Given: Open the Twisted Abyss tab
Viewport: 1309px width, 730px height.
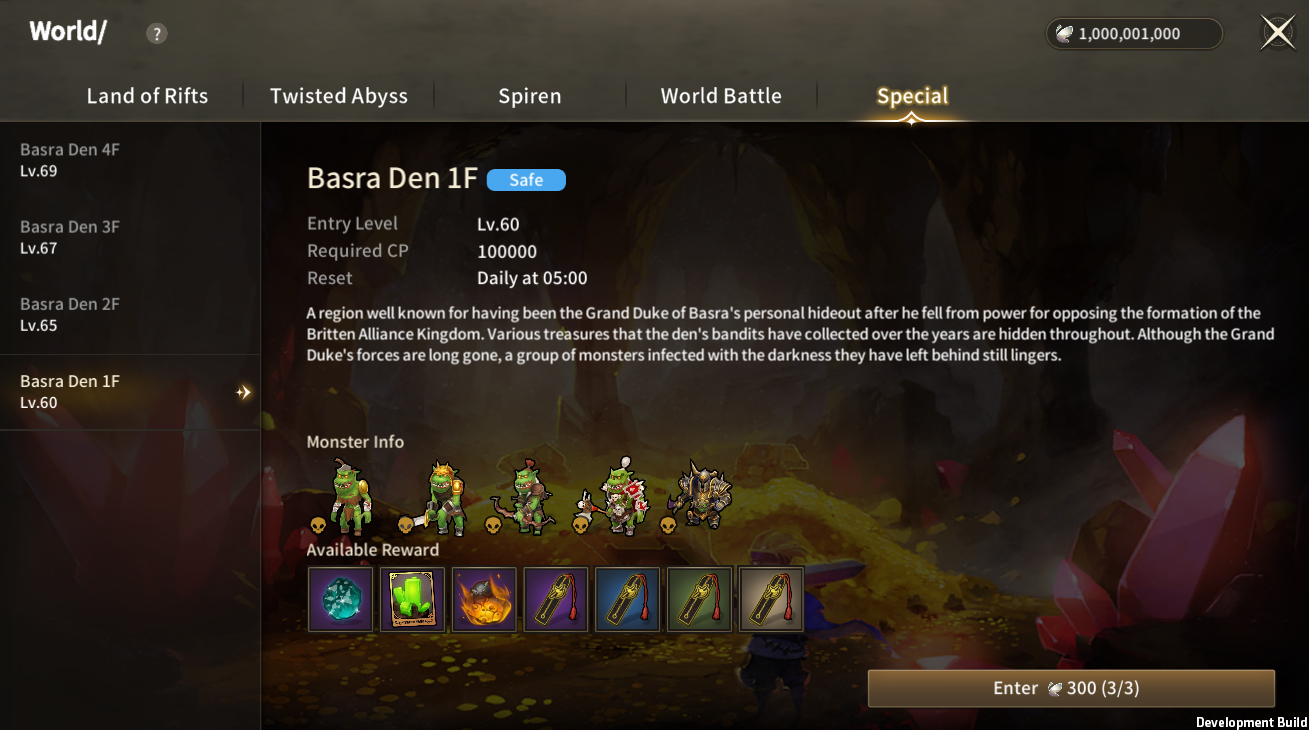Looking at the screenshot, I should click(x=339, y=96).
